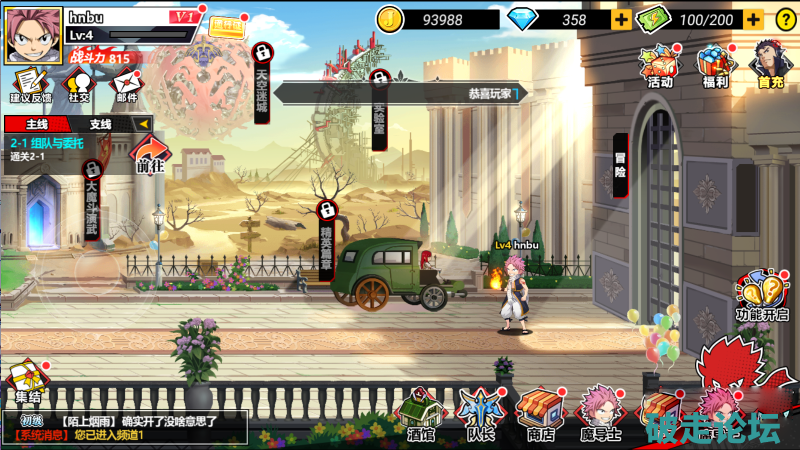Open the yellow question mark help
This screenshot has height=450, width=800.
coord(784,19)
